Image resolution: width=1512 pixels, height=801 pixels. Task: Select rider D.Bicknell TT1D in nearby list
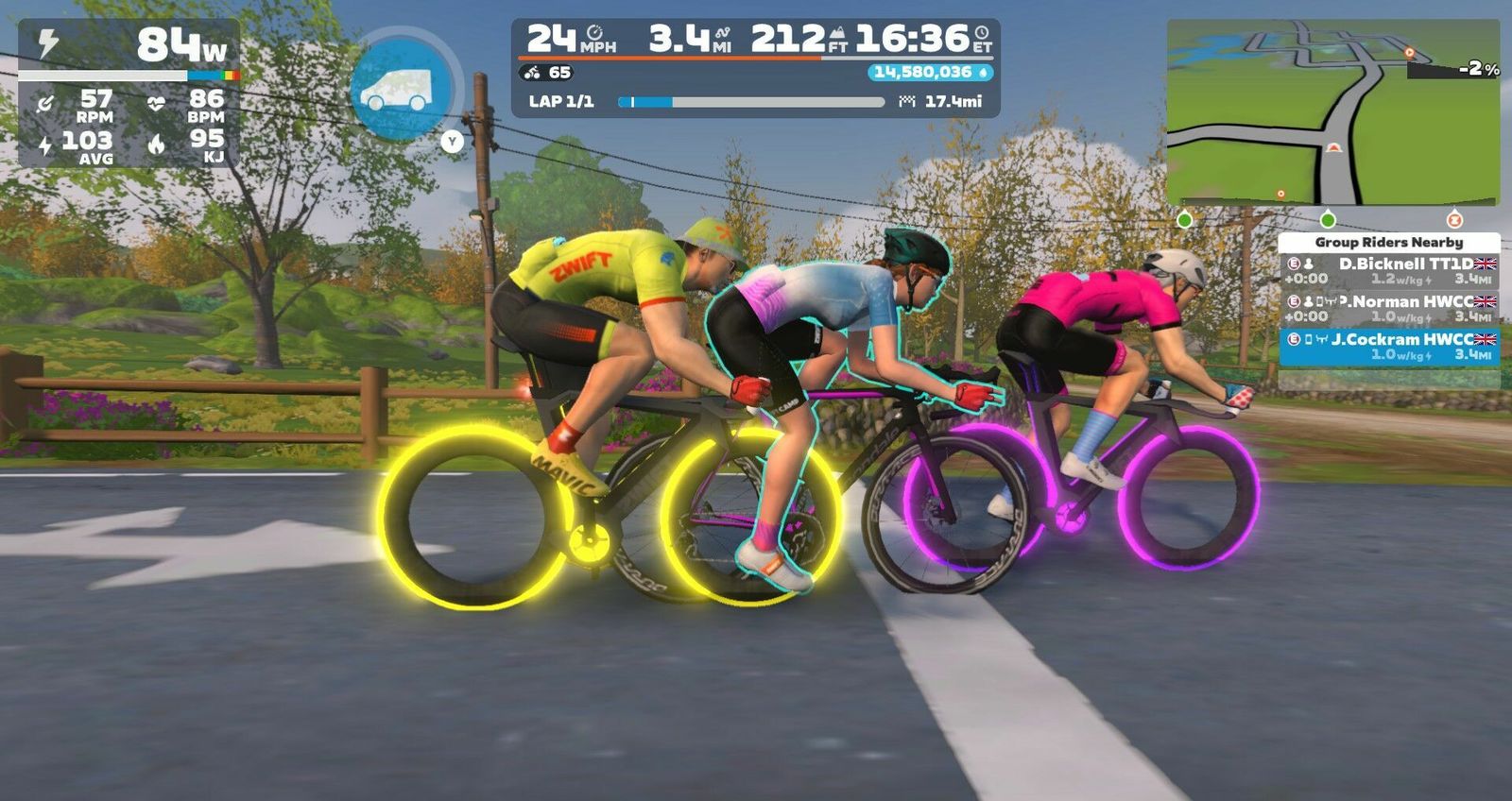point(1388,271)
